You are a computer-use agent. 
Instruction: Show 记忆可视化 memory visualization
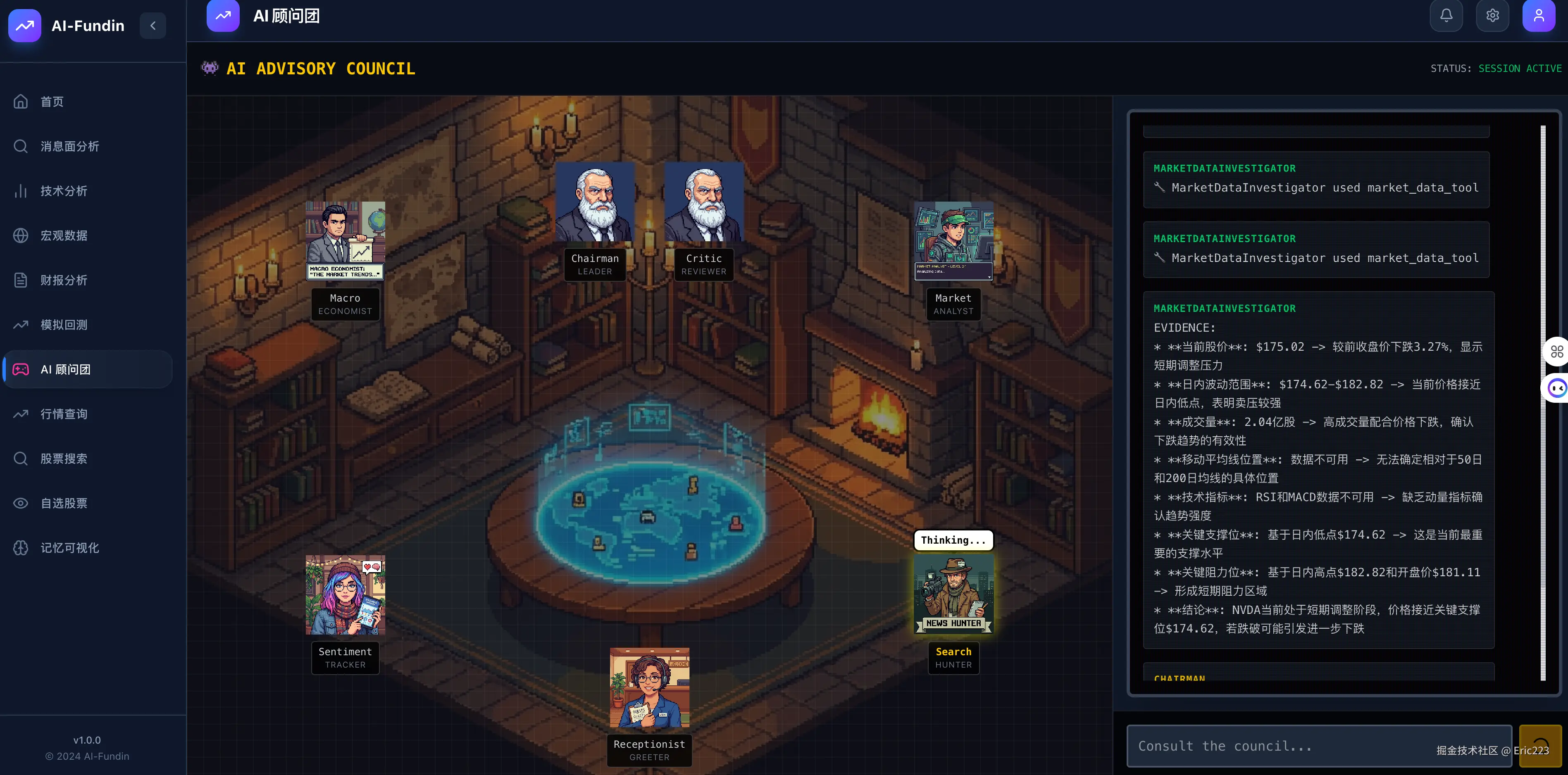[69, 547]
